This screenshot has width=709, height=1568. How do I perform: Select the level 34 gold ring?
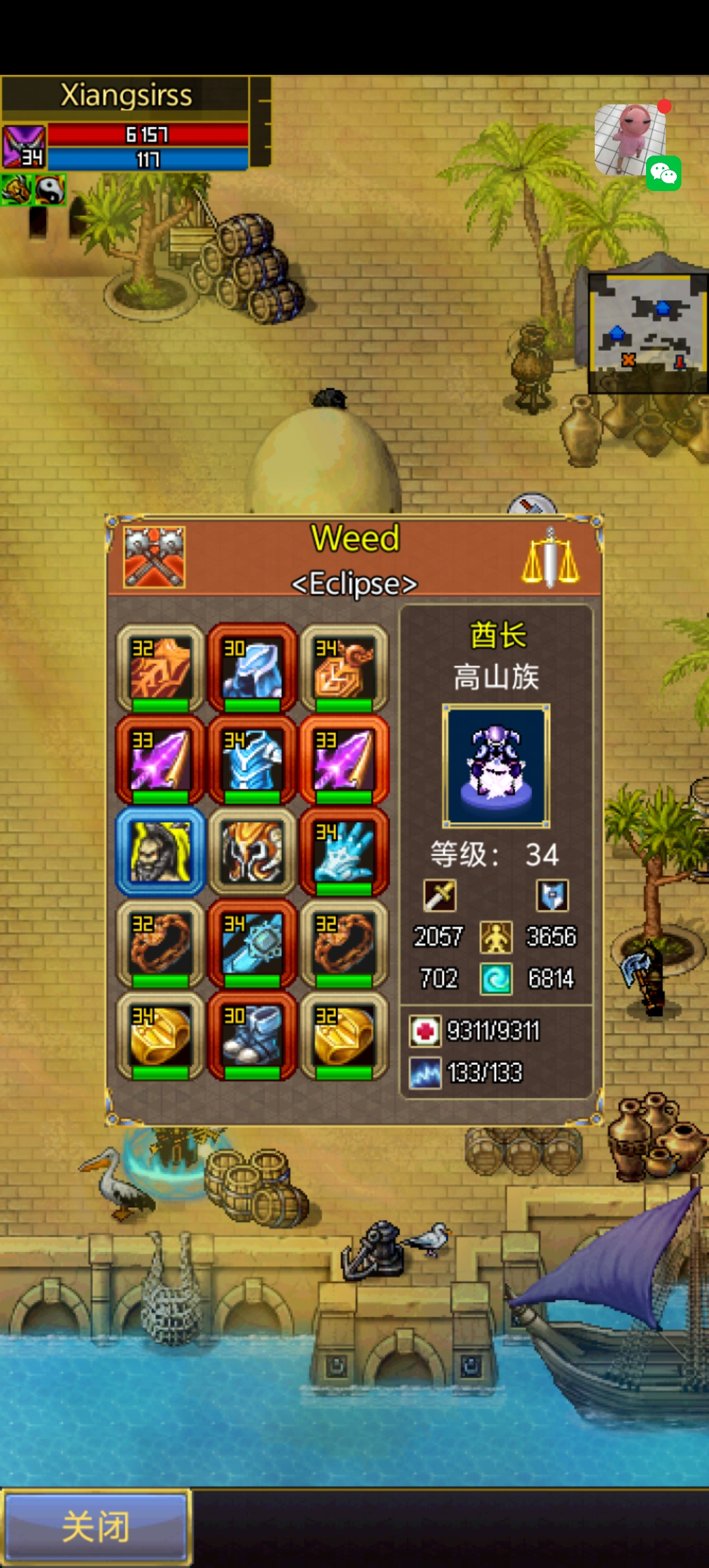[160, 1036]
